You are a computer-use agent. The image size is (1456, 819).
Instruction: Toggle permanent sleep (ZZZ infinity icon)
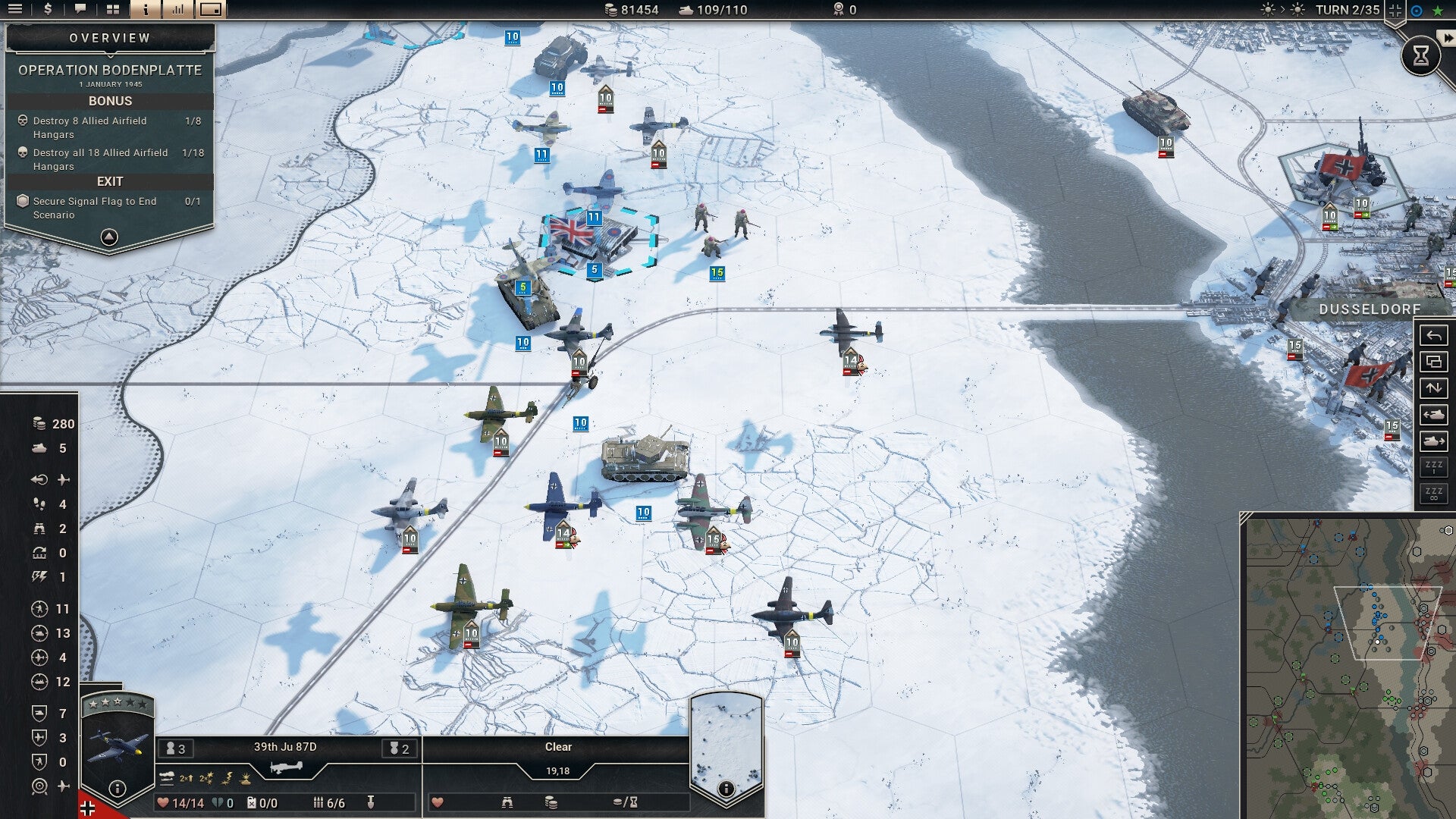coord(1434,494)
